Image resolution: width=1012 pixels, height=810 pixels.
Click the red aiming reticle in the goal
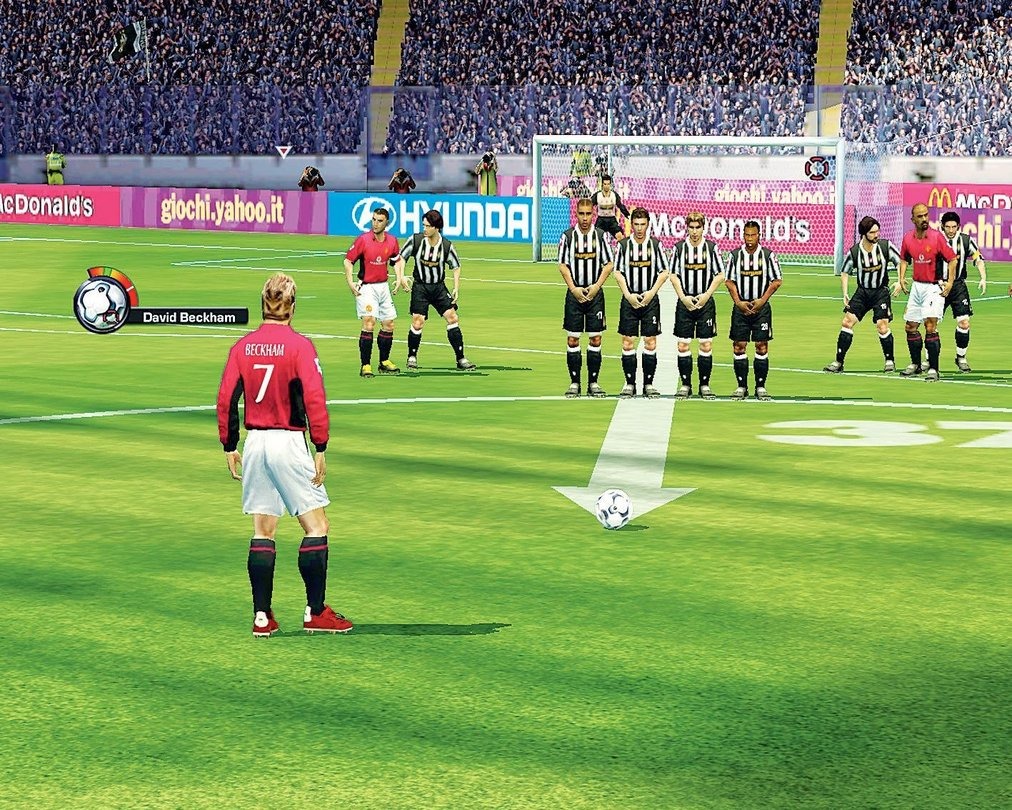(x=817, y=168)
